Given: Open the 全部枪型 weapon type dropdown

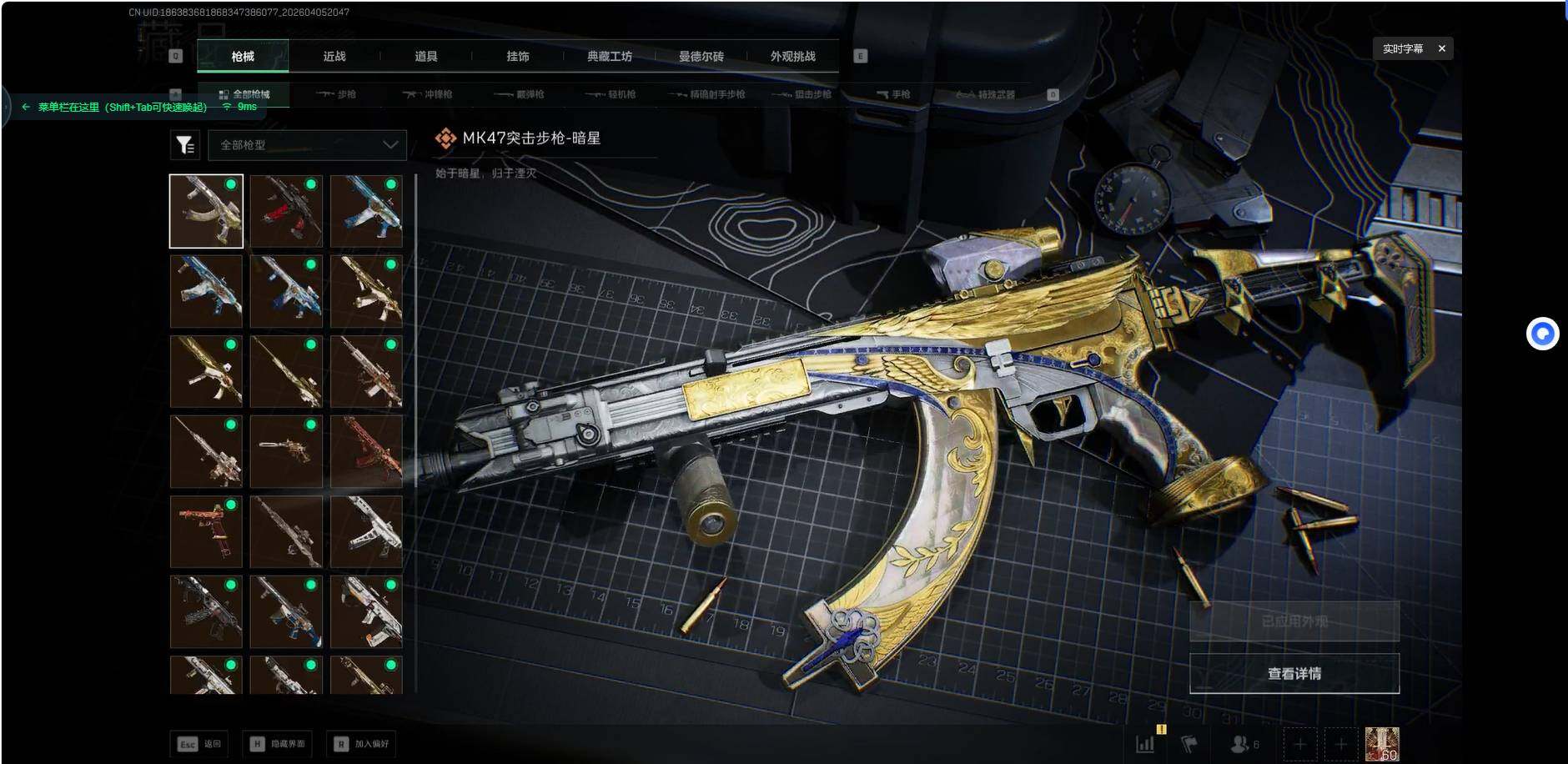Looking at the screenshot, I should 308,145.
